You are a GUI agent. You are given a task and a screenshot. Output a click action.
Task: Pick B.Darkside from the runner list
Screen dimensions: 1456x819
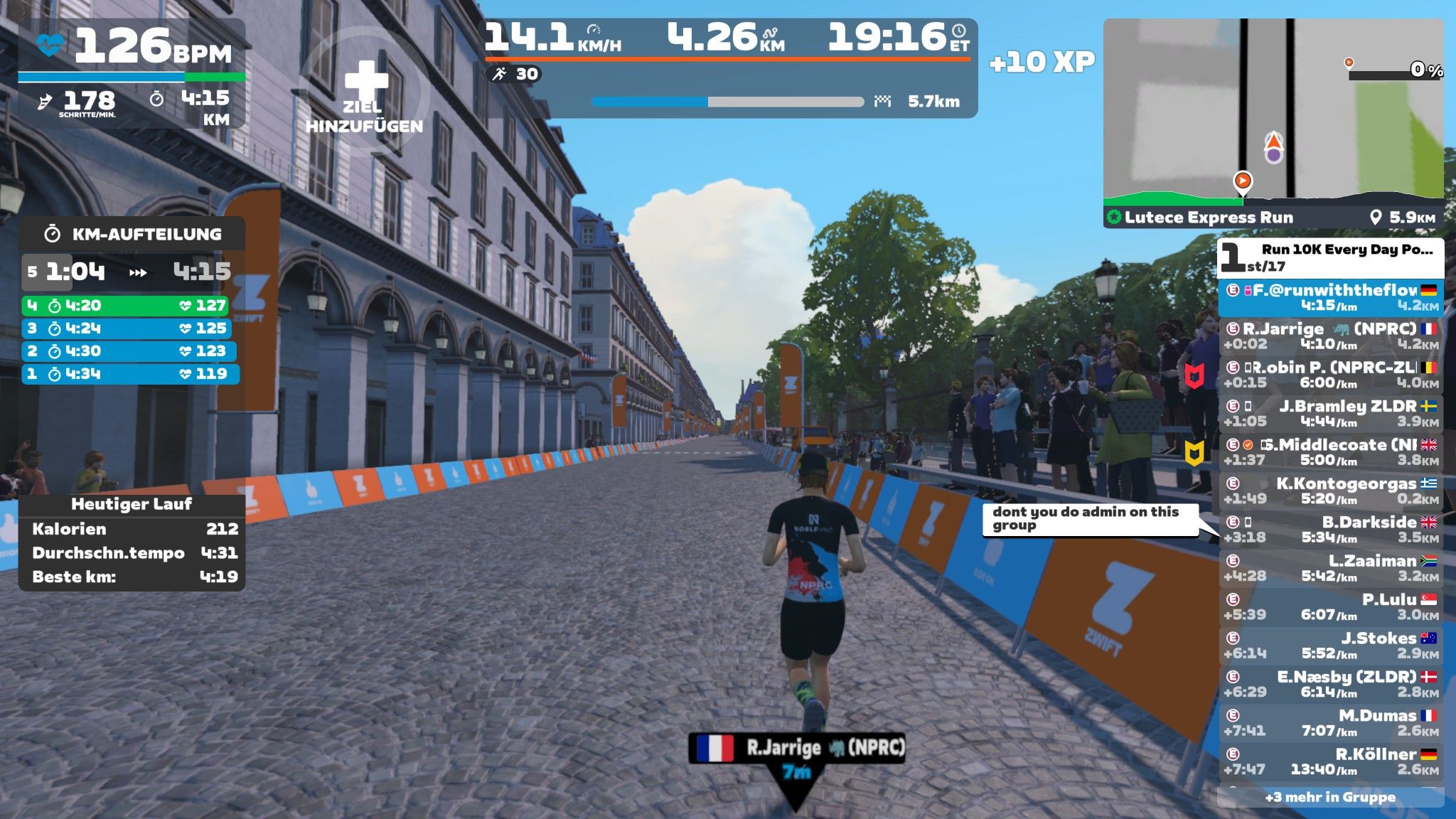[1331, 529]
